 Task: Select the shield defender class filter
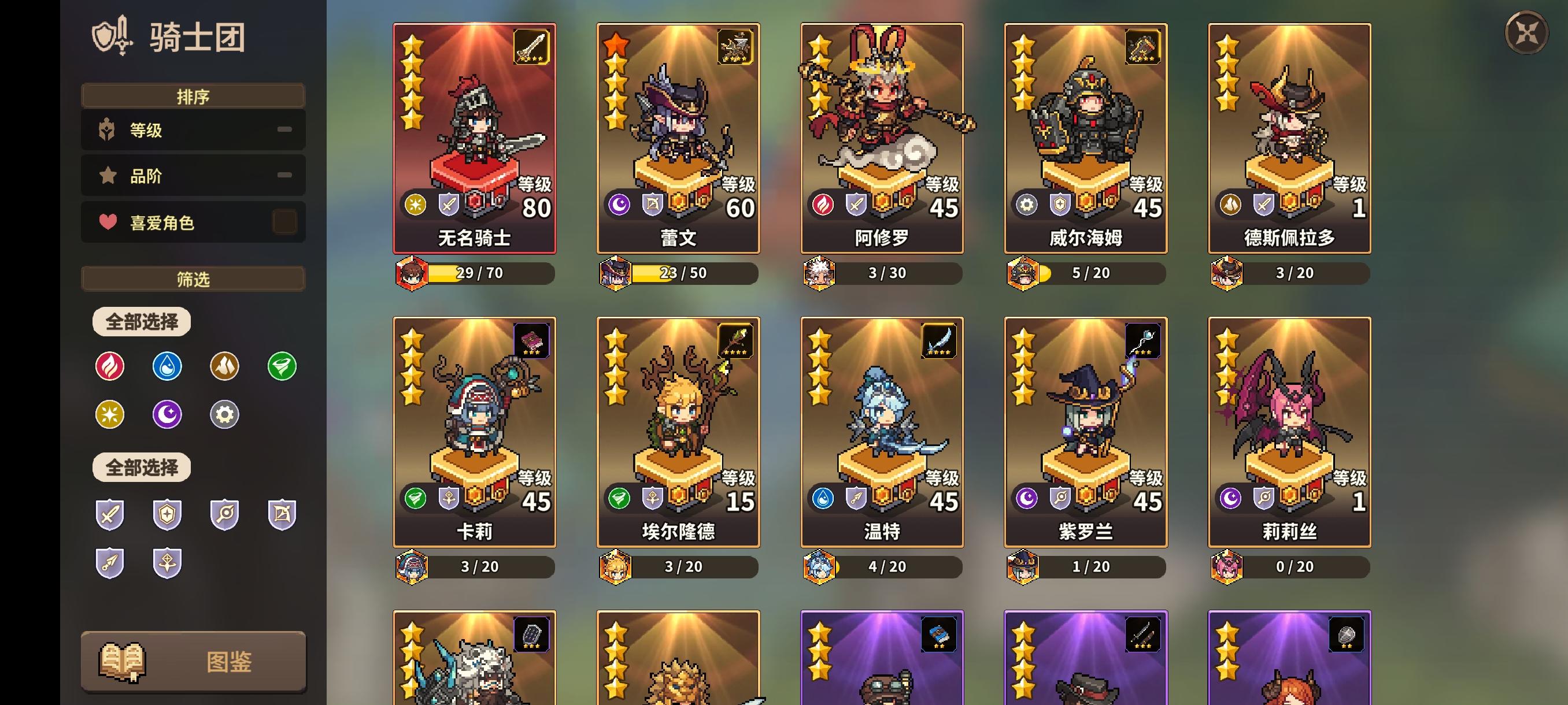pyautogui.click(x=167, y=514)
